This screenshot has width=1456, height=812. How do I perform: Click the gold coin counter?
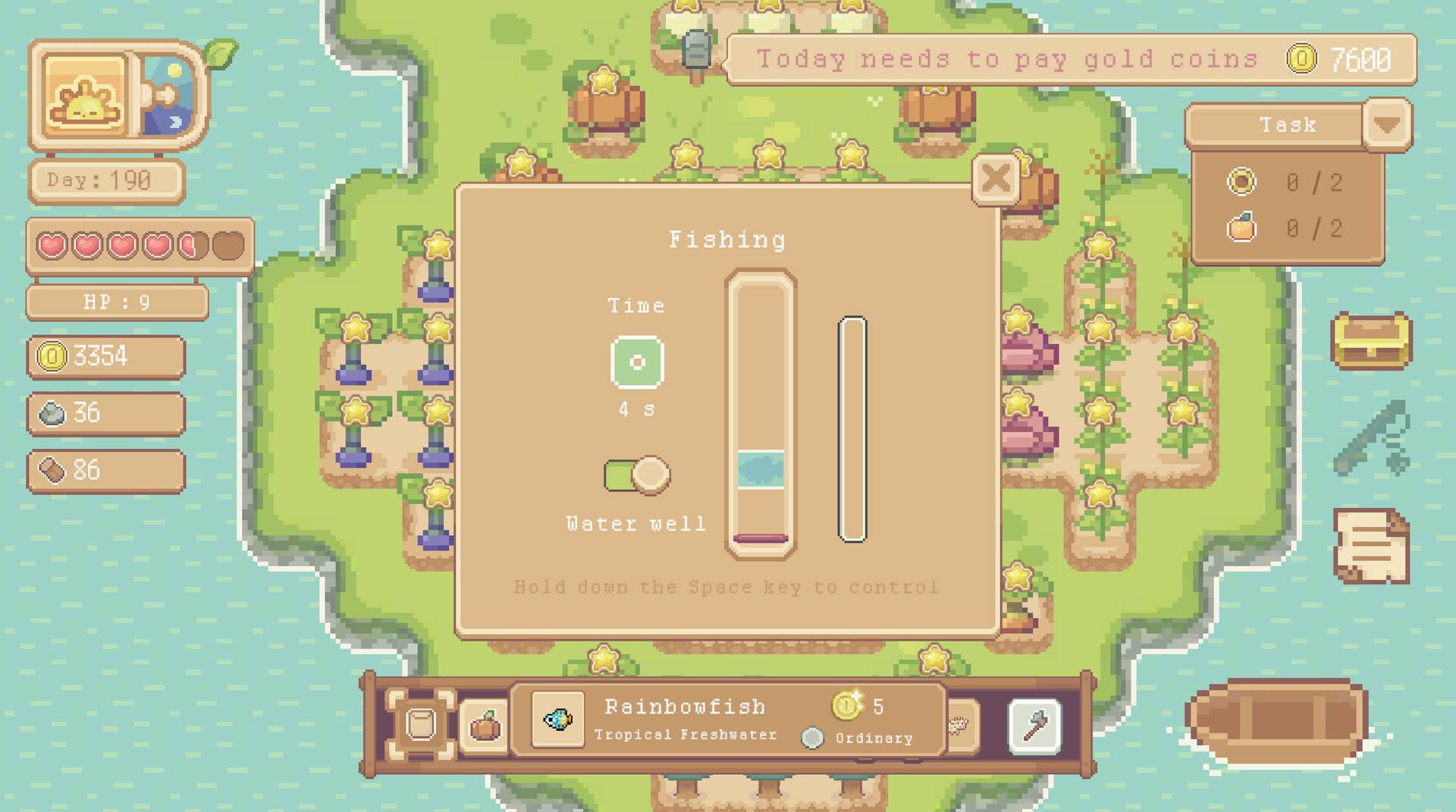pyautogui.click(x=106, y=356)
